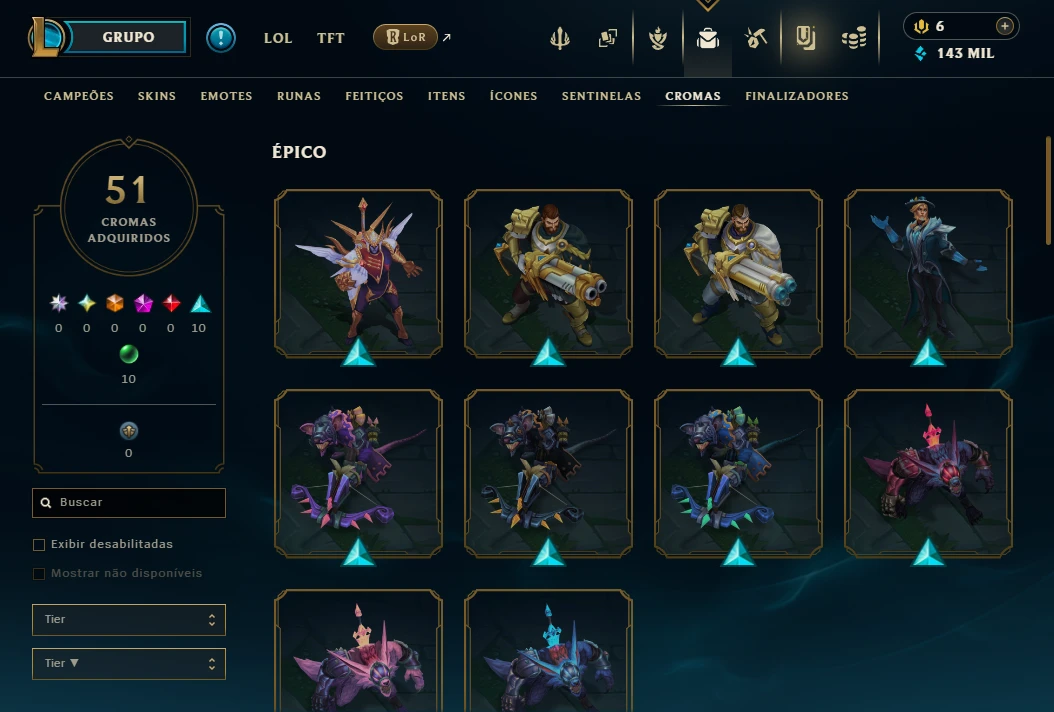Open the Tier filter dropdown without arrow
Viewport: 1054px width, 712px height.
(x=129, y=619)
